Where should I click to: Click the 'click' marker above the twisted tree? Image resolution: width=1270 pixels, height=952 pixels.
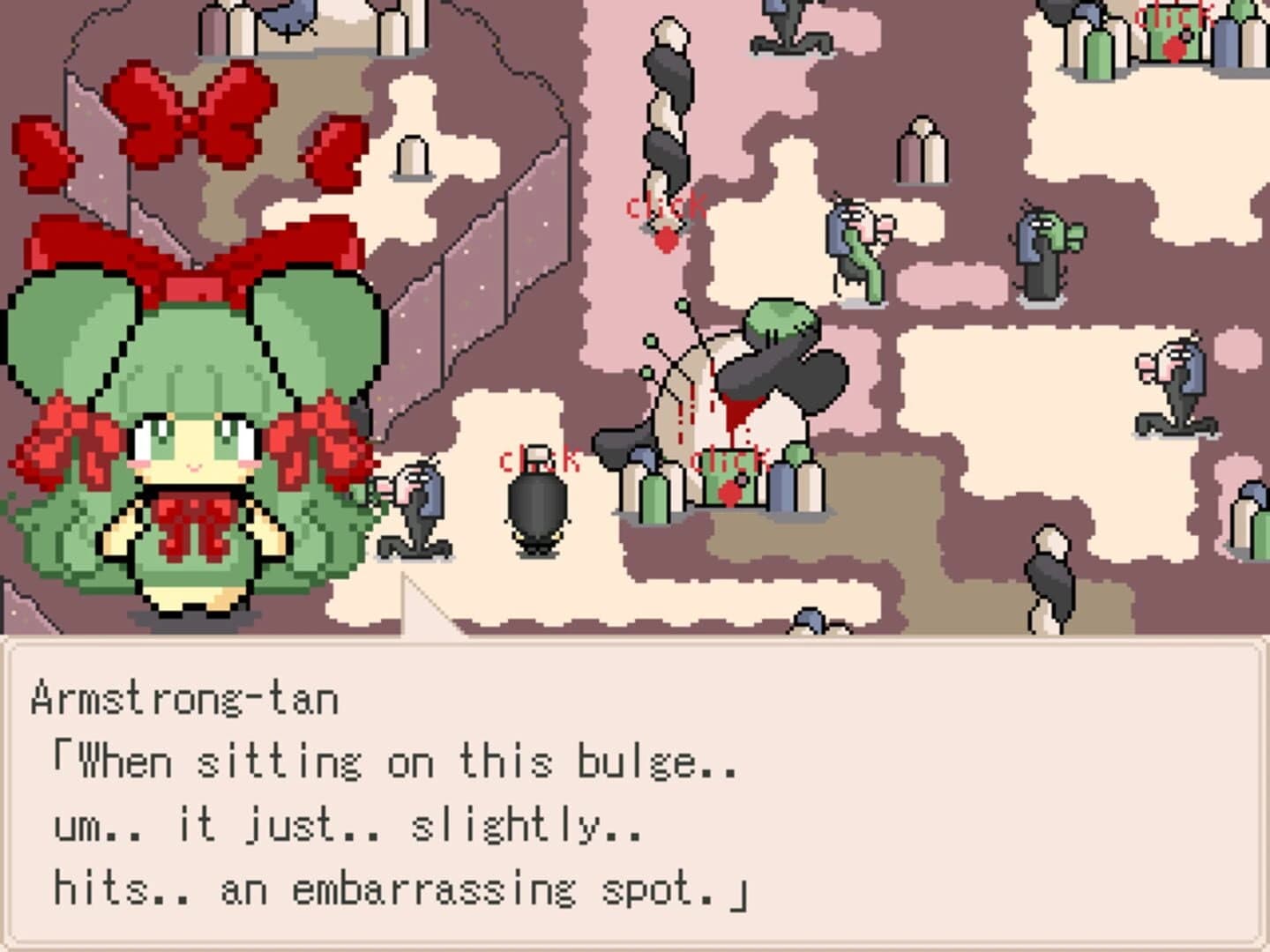tap(666, 208)
